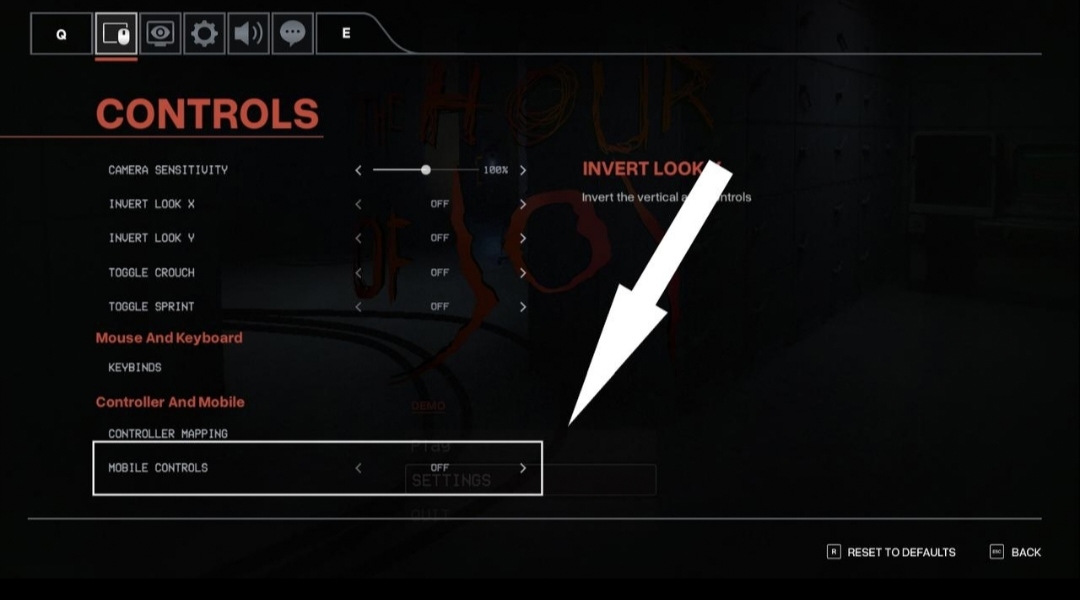Click the camera sensitivity slider handle

point(426,170)
